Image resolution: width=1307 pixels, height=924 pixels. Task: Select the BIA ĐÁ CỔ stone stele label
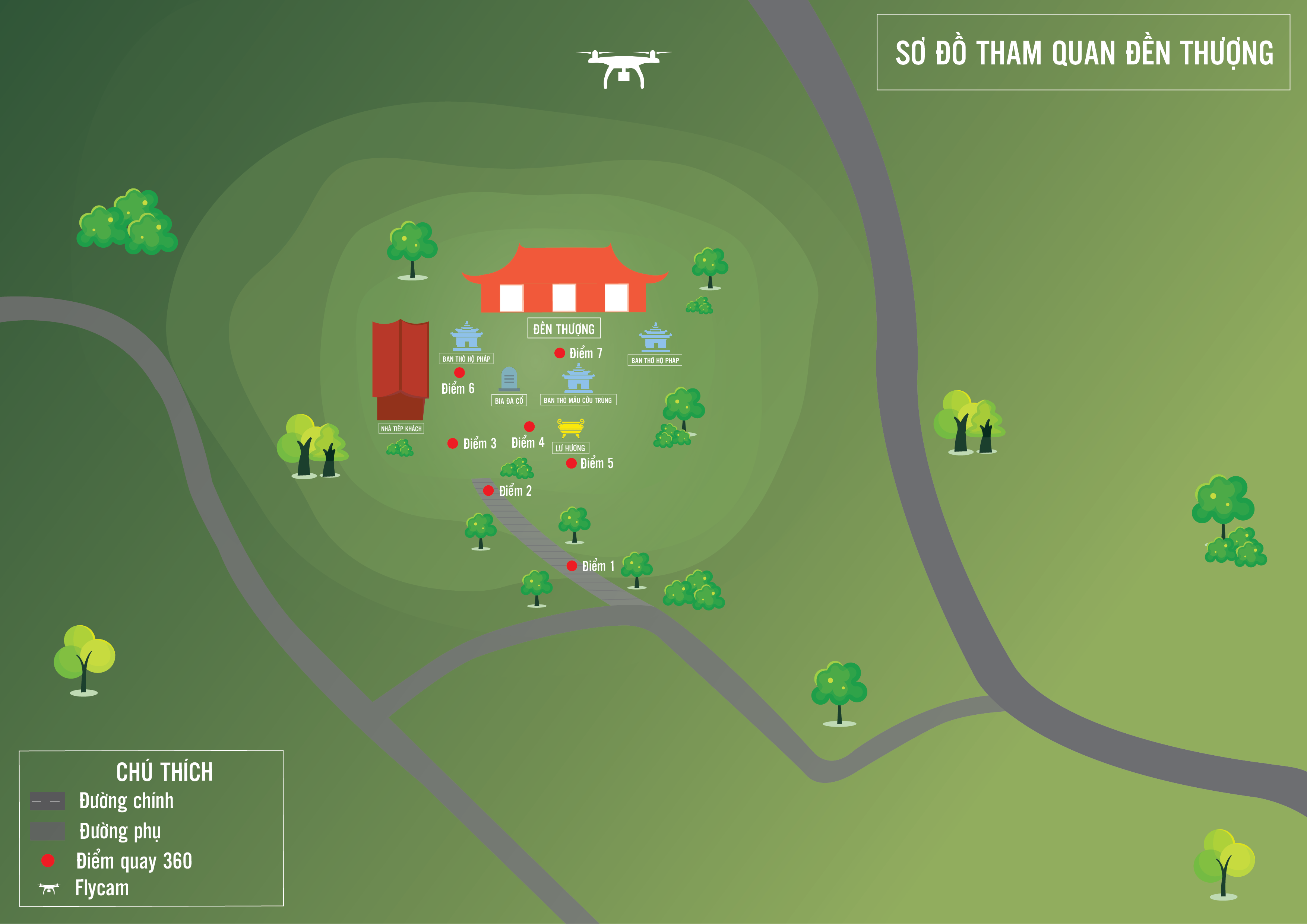pyautogui.click(x=509, y=401)
